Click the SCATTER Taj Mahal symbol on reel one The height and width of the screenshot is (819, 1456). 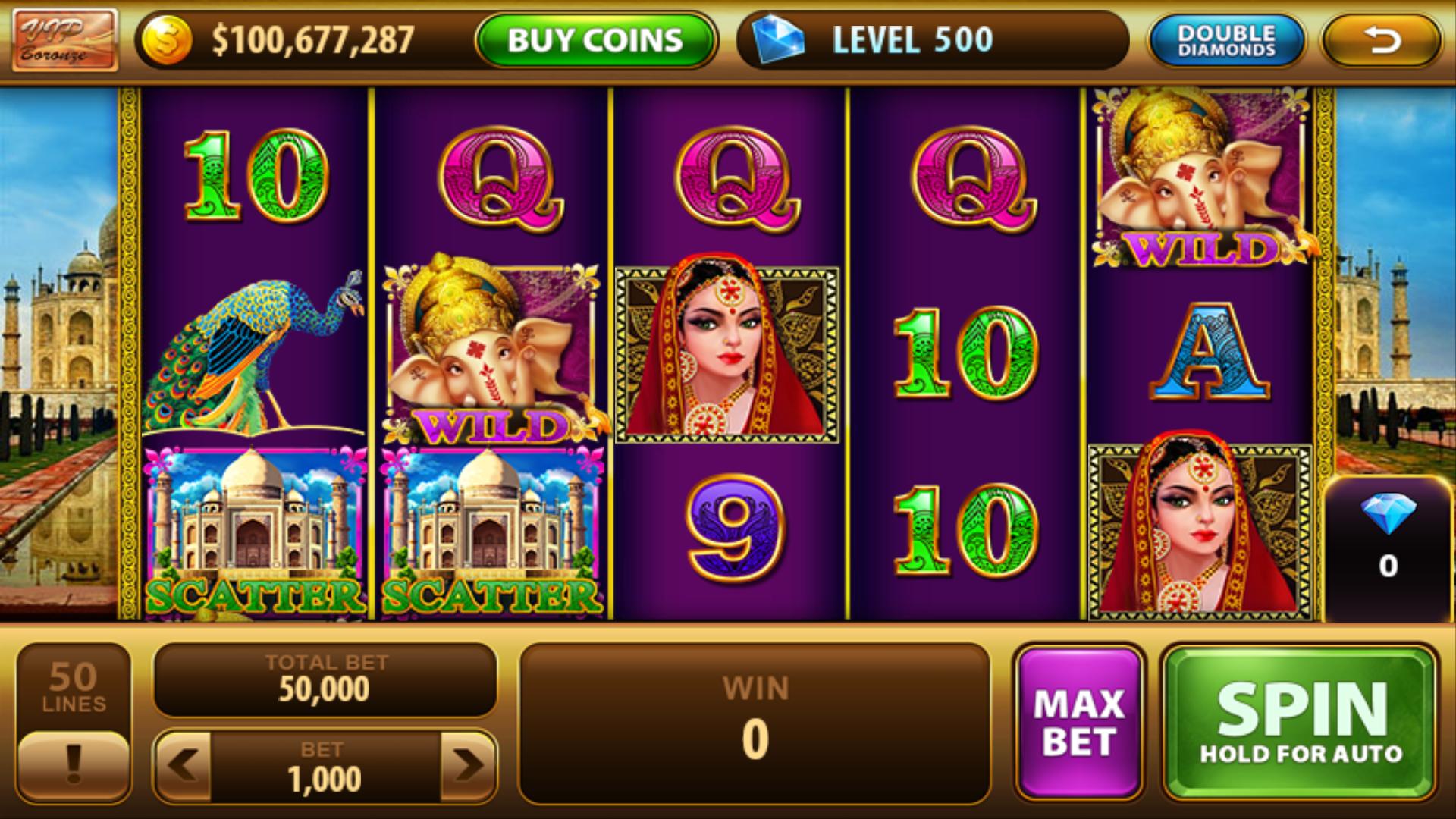(258, 531)
